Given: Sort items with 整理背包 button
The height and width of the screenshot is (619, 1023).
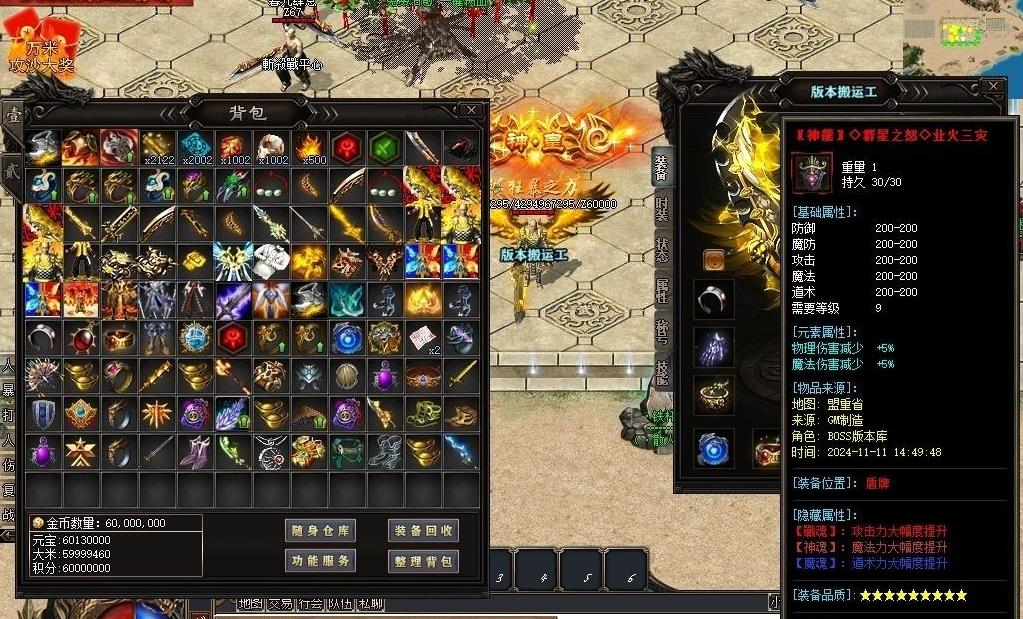Looking at the screenshot, I should click(x=423, y=561).
